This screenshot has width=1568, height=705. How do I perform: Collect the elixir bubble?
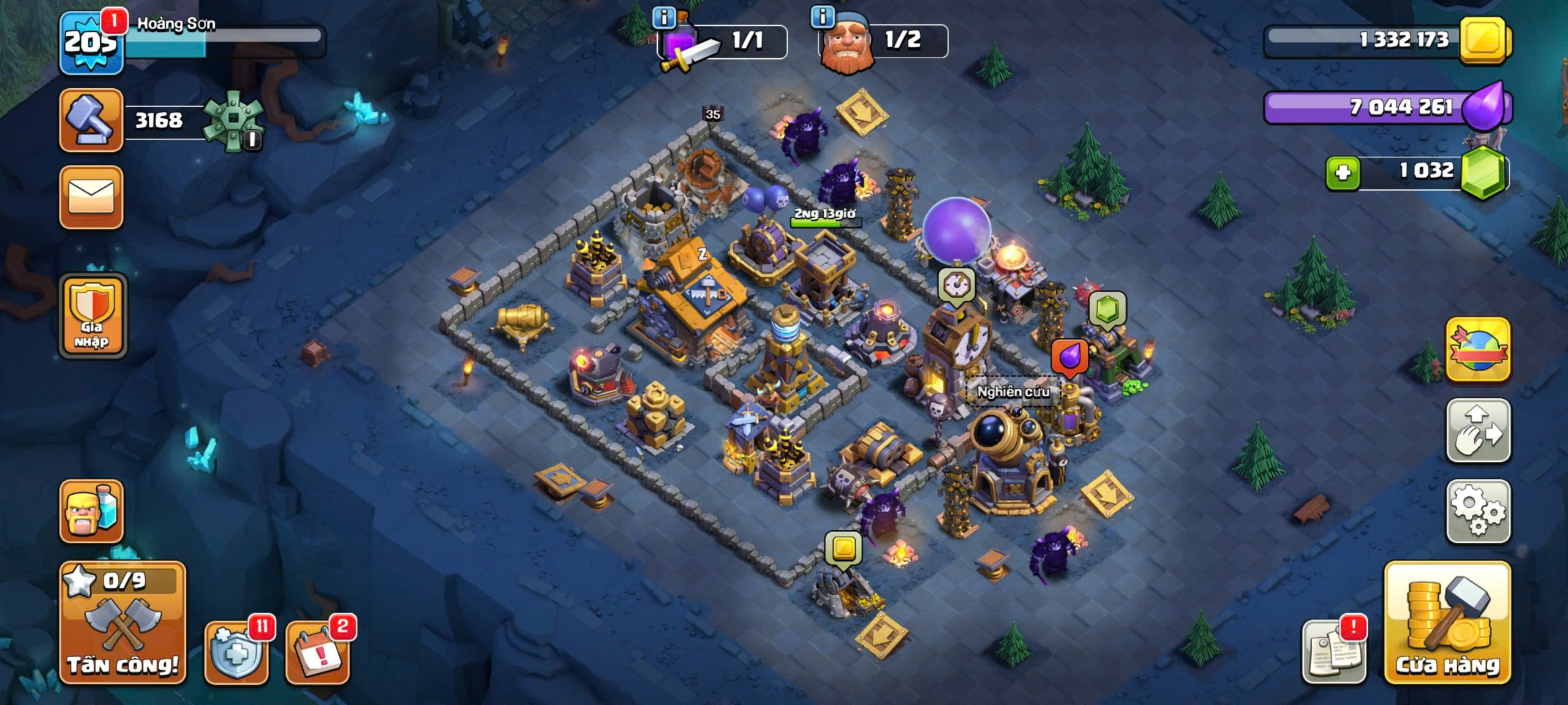[x=1069, y=356]
